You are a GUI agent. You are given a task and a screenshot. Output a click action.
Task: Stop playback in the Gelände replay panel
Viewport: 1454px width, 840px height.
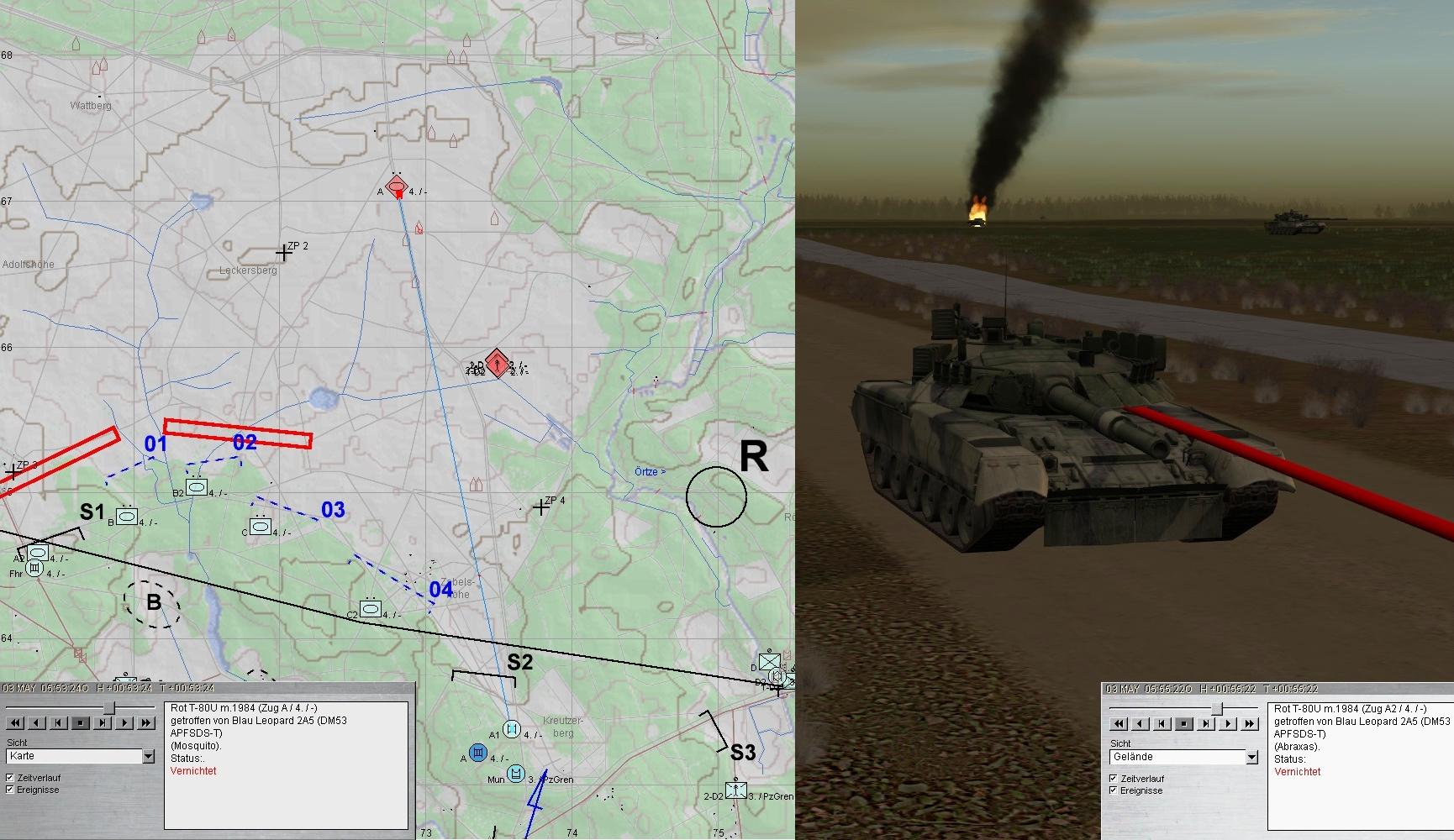pos(1184,723)
